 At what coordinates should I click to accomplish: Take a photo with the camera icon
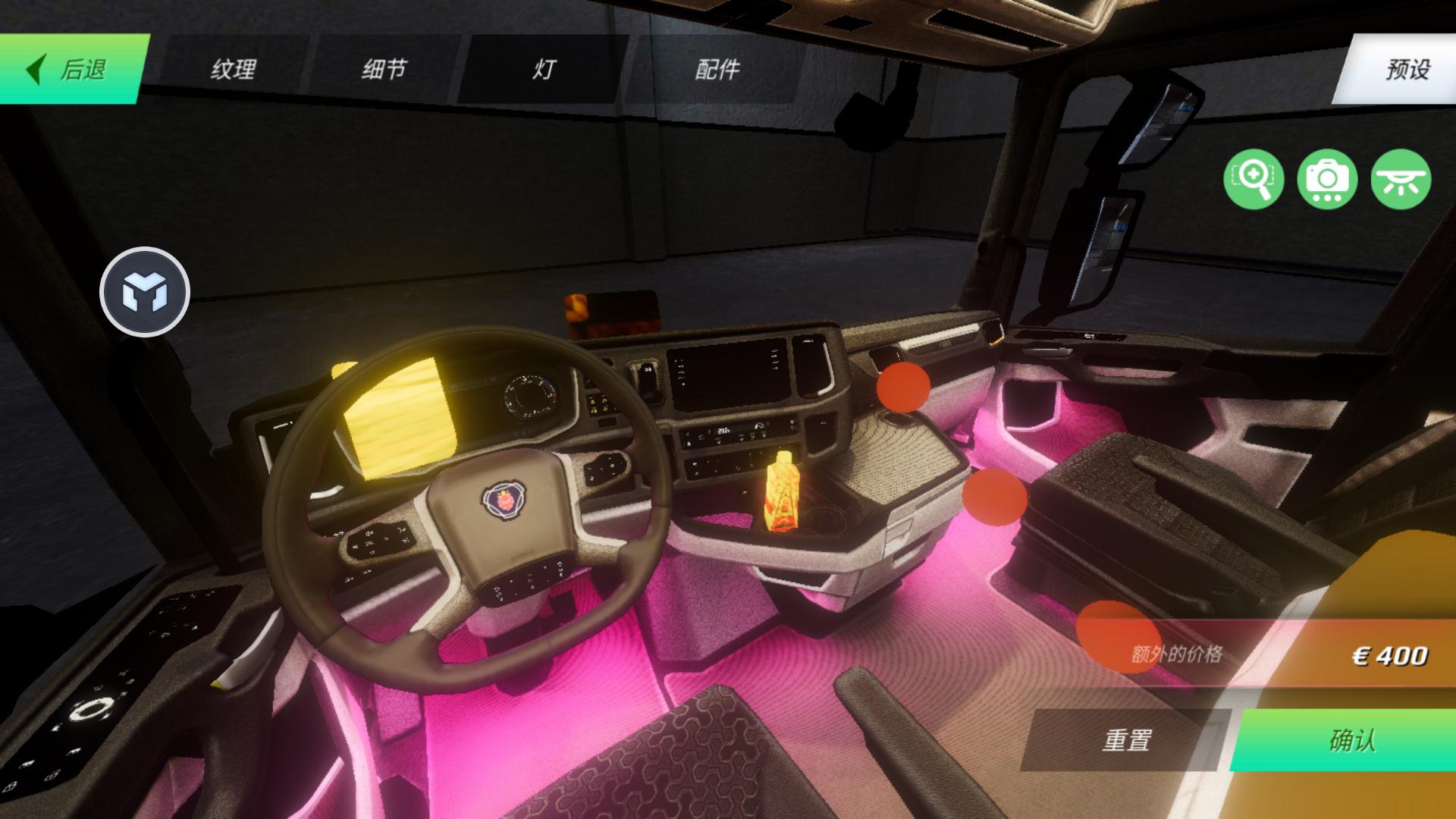point(1326,180)
